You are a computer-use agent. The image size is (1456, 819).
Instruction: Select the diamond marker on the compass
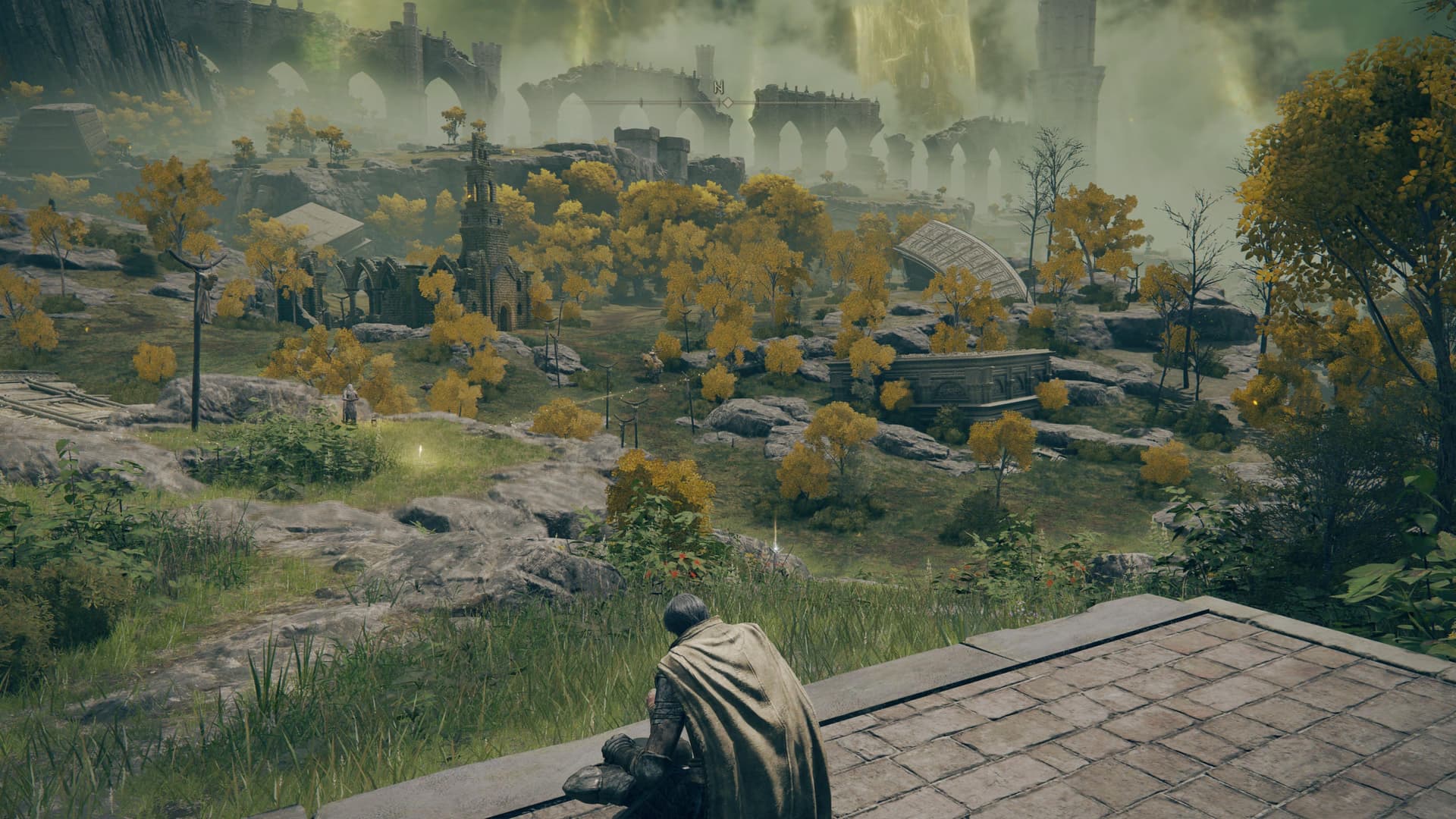click(x=726, y=102)
